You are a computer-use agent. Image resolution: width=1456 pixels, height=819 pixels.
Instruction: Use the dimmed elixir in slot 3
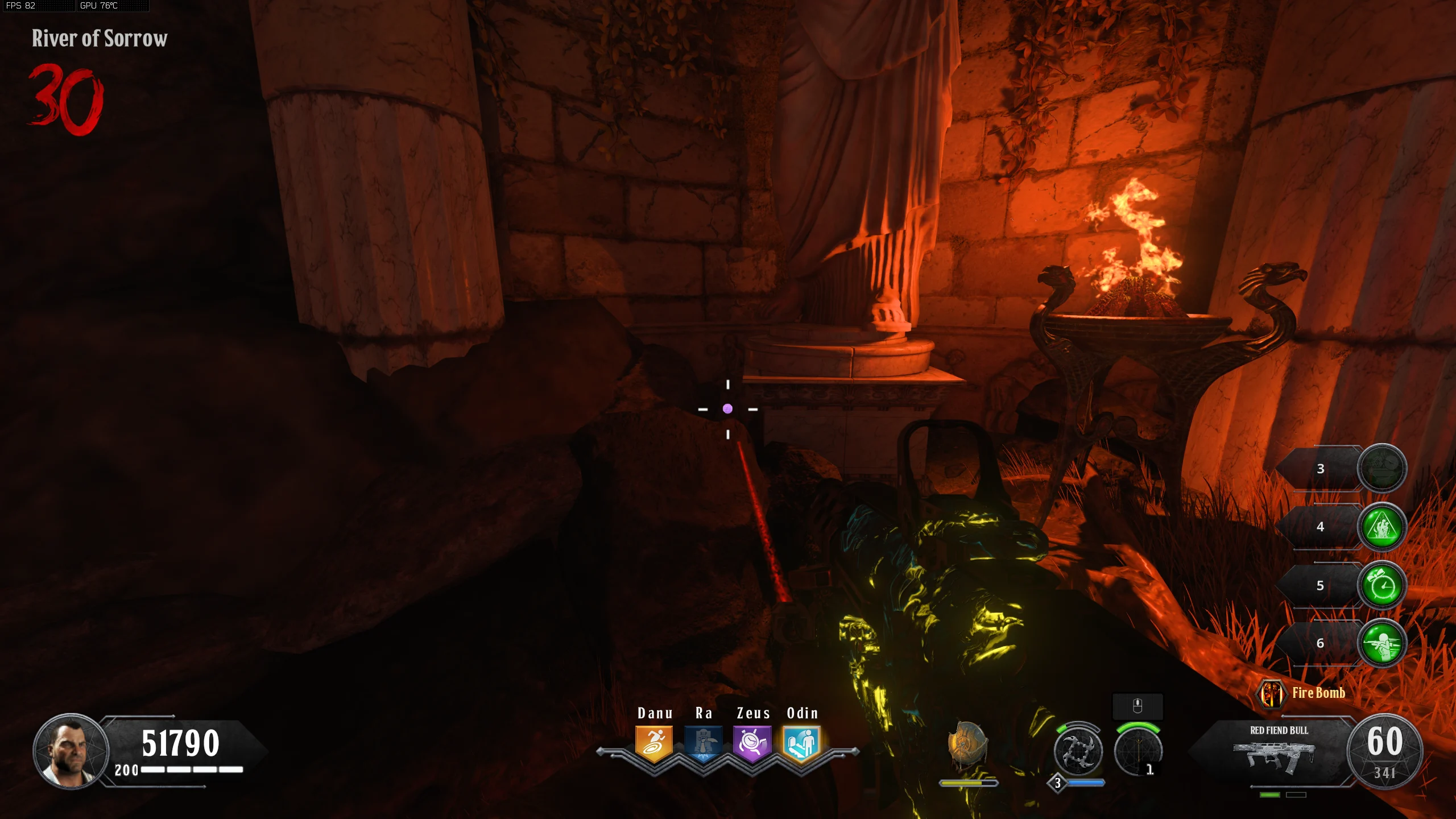click(1382, 468)
